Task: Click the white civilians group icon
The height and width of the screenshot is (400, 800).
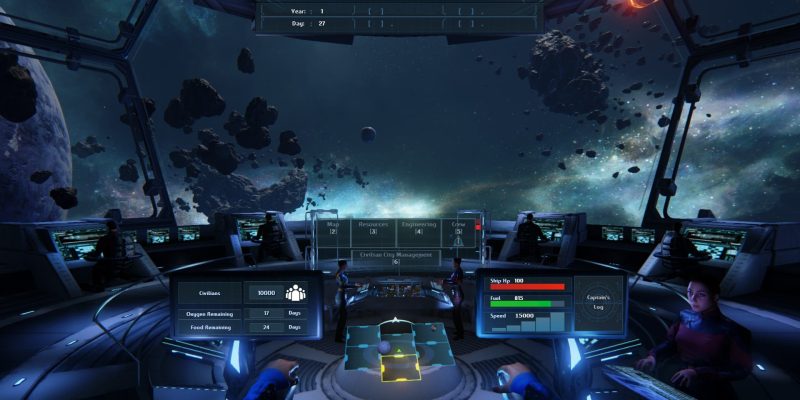Action: [296, 293]
